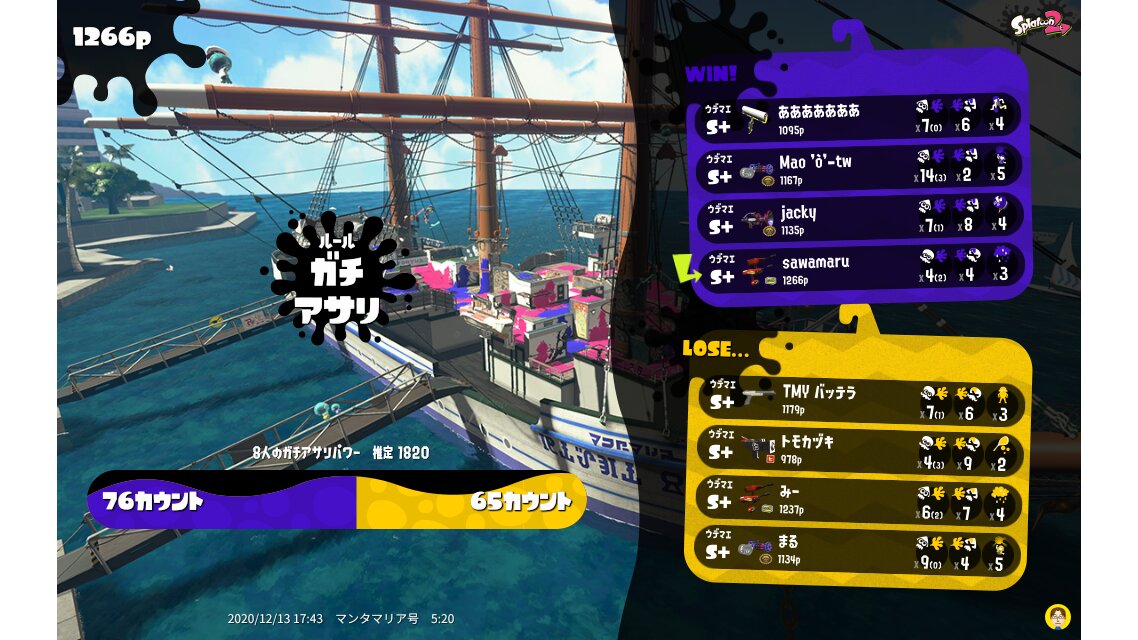Select the ああああああ player row
1138x640 pixels.
(x=858, y=117)
